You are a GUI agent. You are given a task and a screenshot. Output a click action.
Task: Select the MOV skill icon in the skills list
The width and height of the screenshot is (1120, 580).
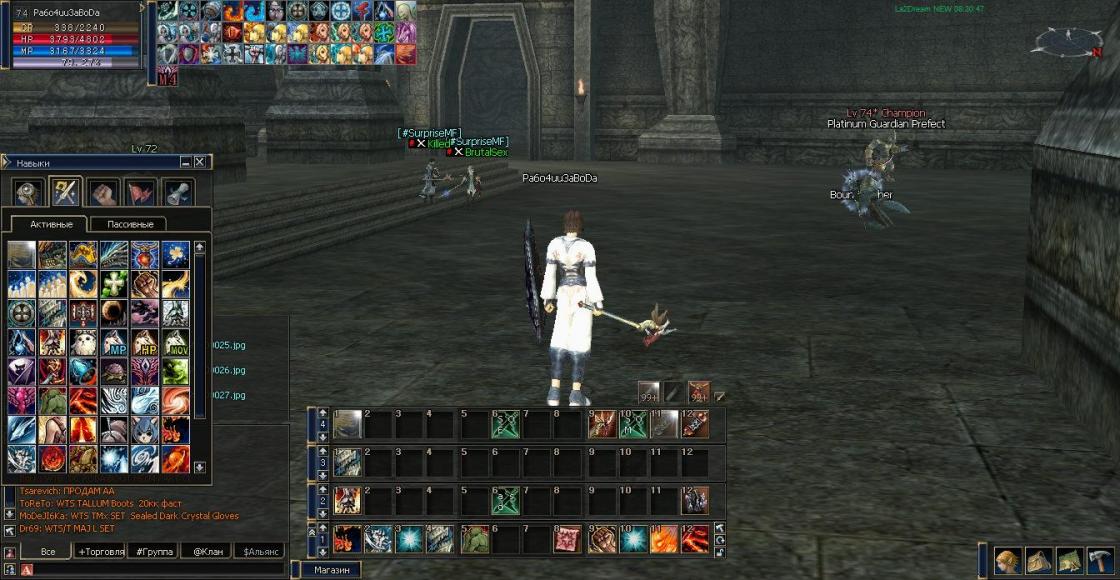coord(175,342)
